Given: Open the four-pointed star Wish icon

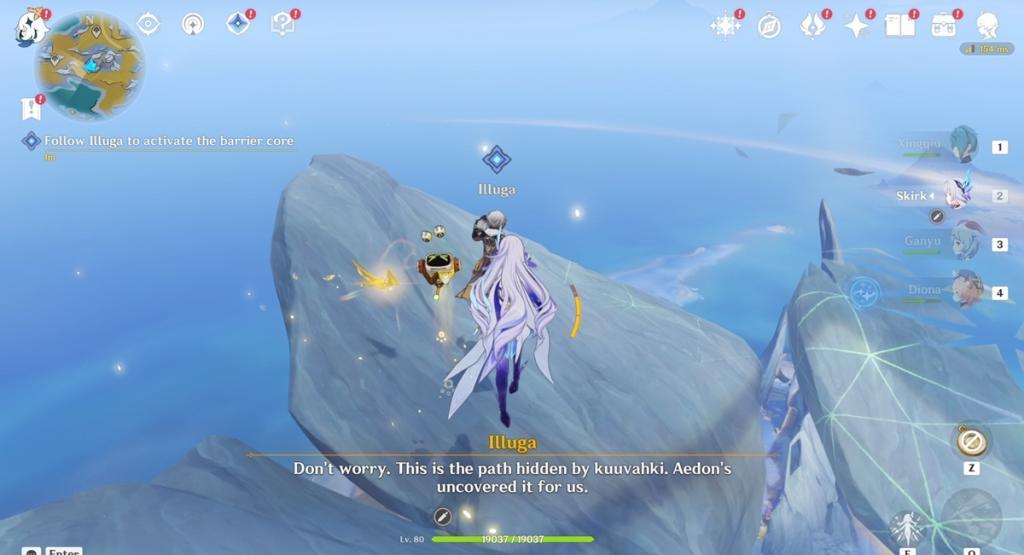Looking at the screenshot, I should click(857, 25).
